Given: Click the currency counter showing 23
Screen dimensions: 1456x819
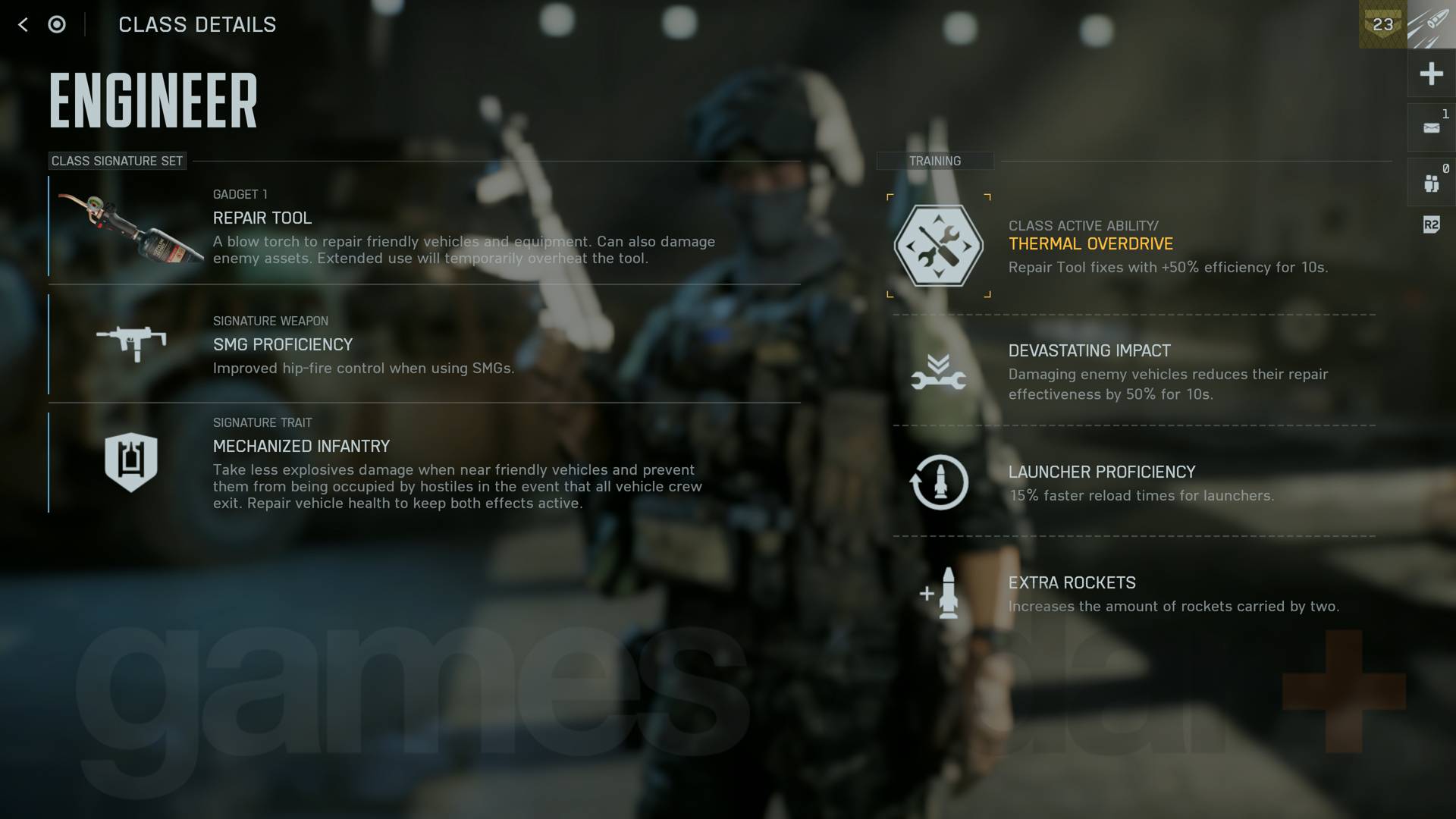Looking at the screenshot, I should 1382,25.
